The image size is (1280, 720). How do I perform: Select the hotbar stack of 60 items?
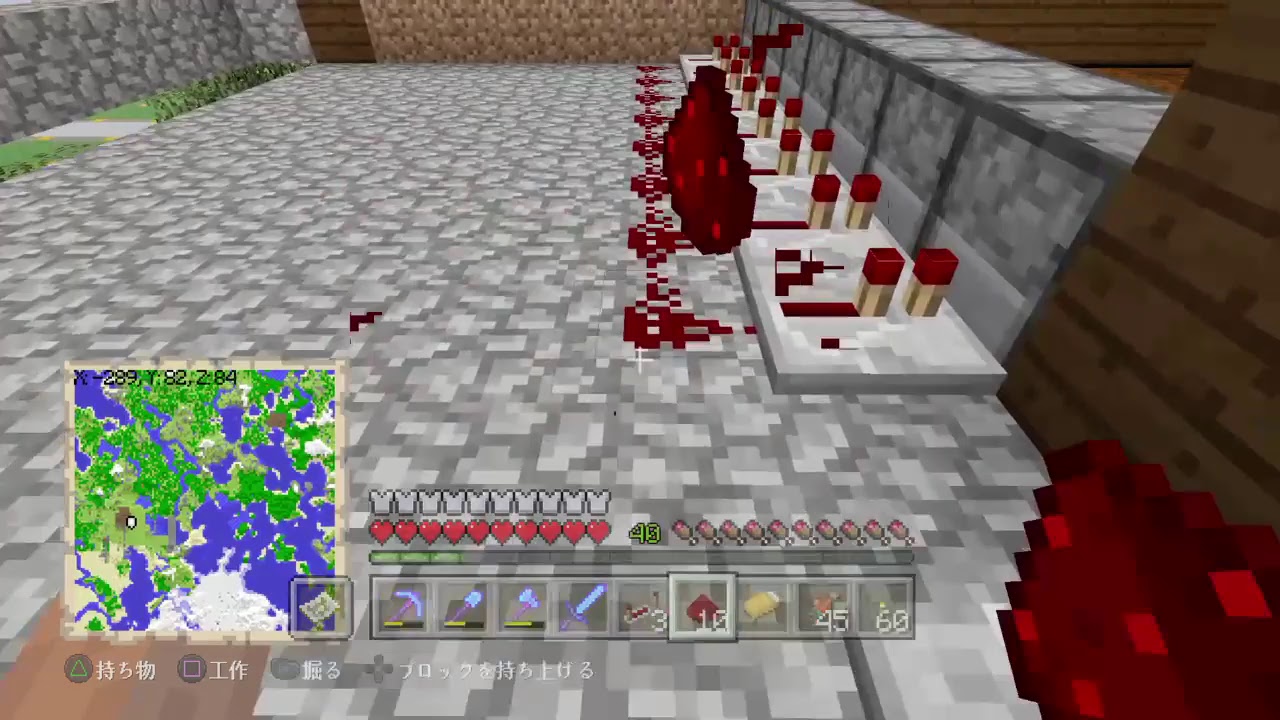883,608
